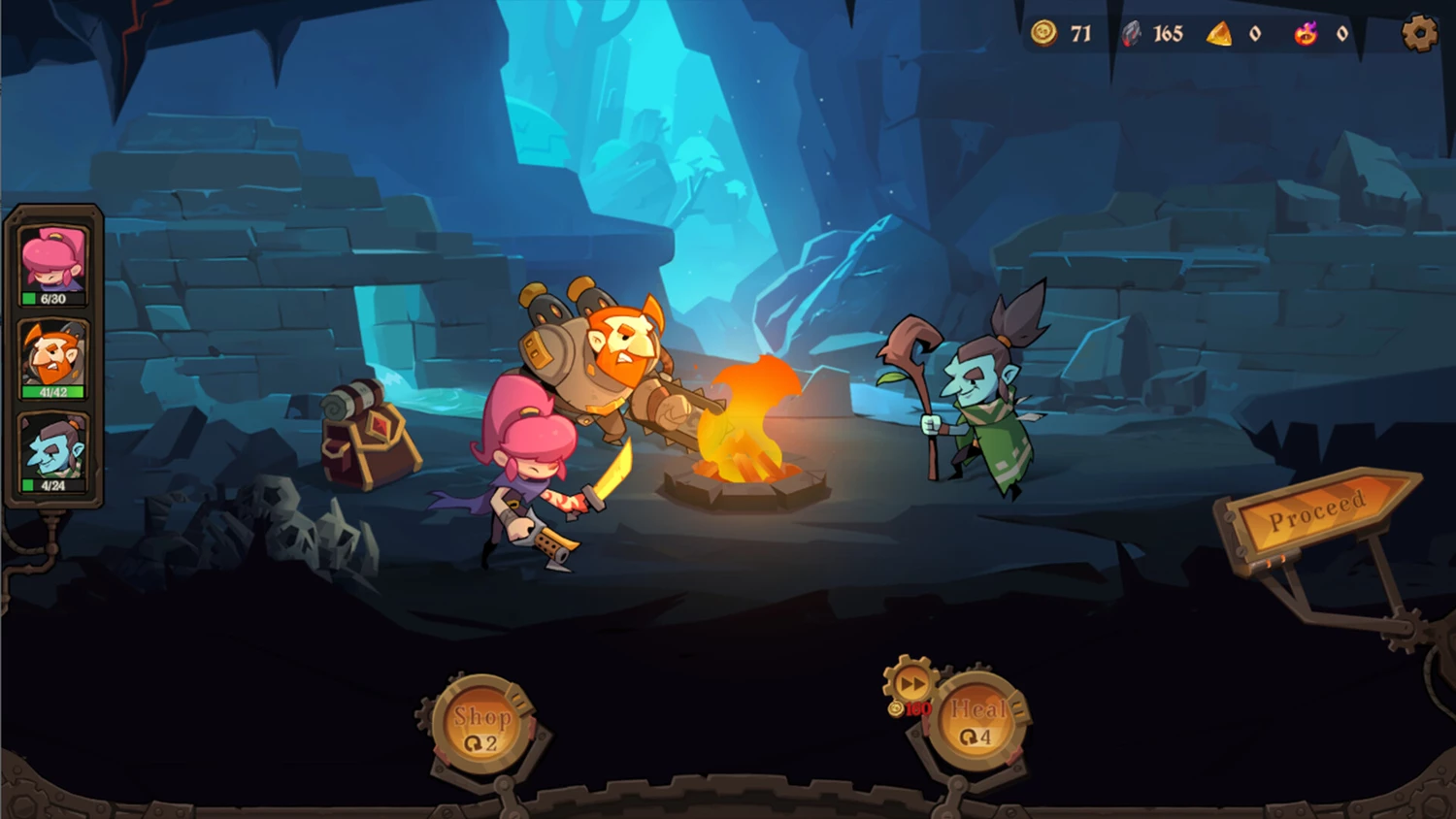Viewport: 1456px width, 819px height.
Task: Select the blue-skinned goblin portrait
Action: pyautogui.click(x=54, y=449)
